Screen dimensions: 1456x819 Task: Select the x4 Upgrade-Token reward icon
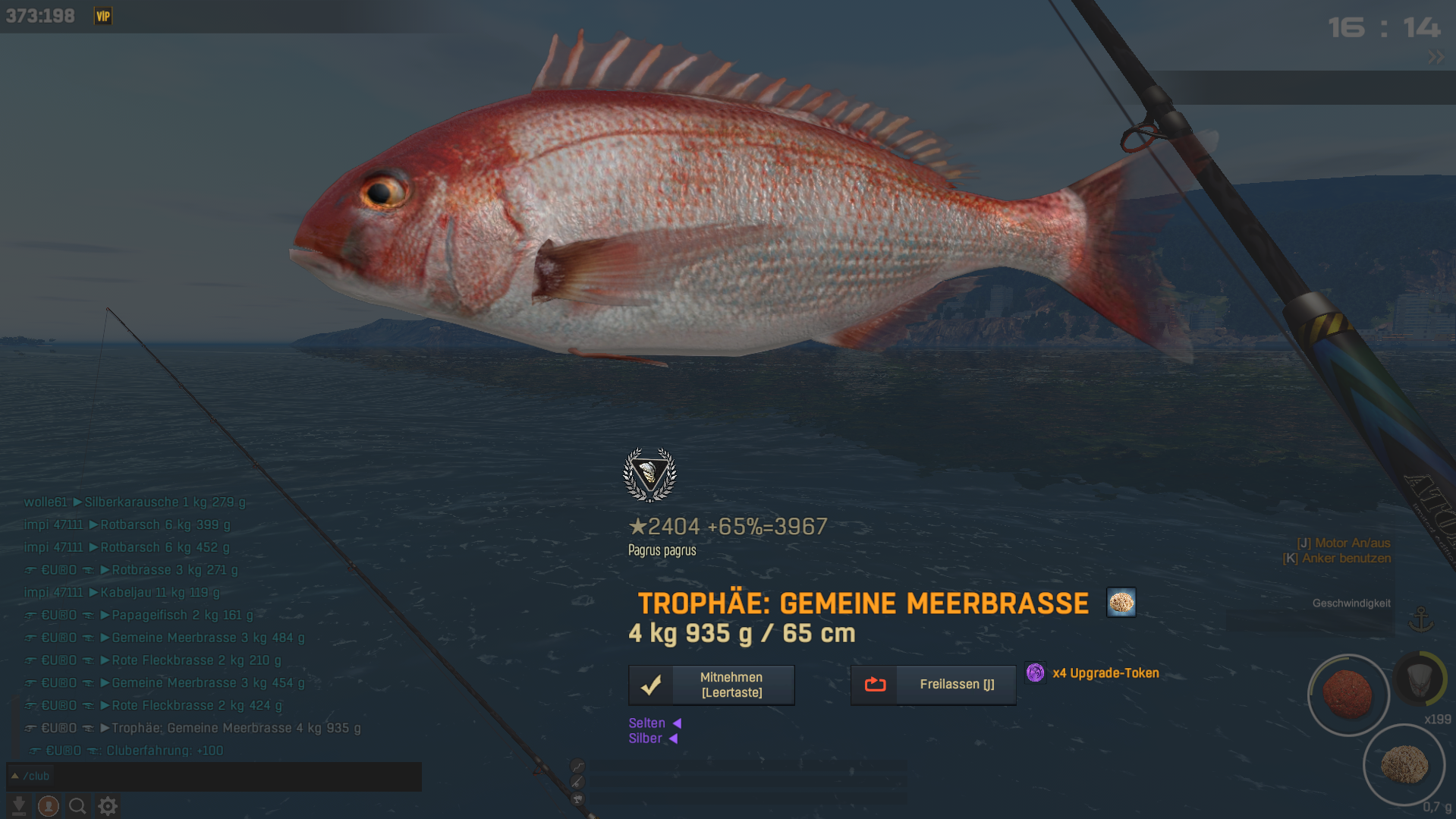[x=1035, y=673]
